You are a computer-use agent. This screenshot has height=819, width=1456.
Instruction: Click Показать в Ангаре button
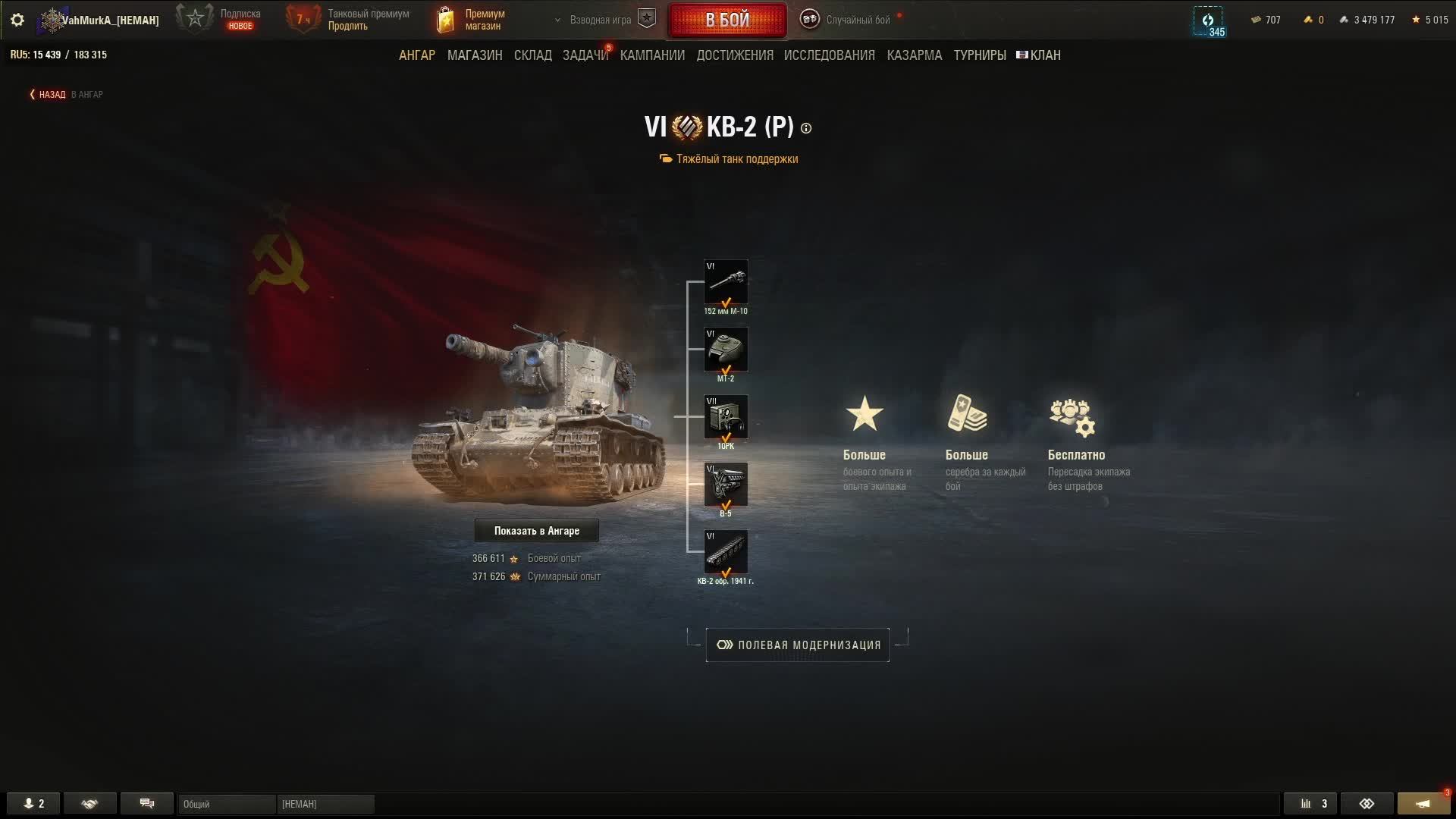(x=537, y=531)
